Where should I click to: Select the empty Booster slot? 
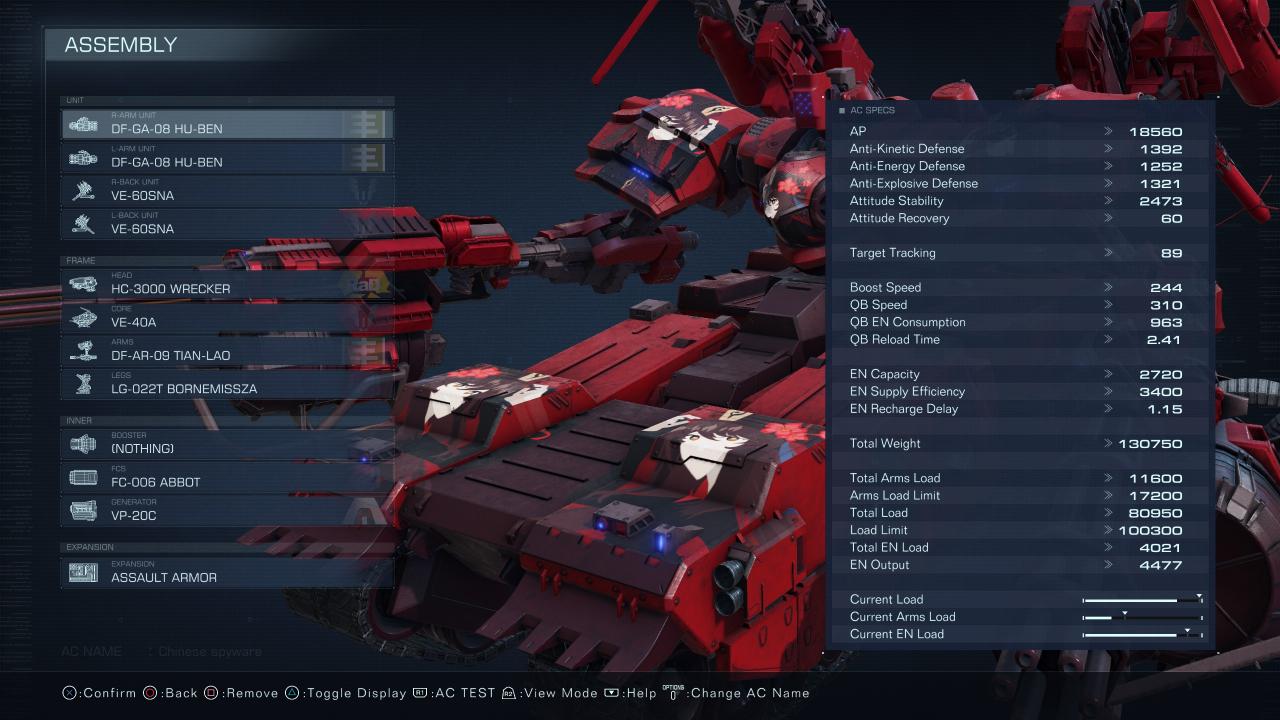pos(227,444)
